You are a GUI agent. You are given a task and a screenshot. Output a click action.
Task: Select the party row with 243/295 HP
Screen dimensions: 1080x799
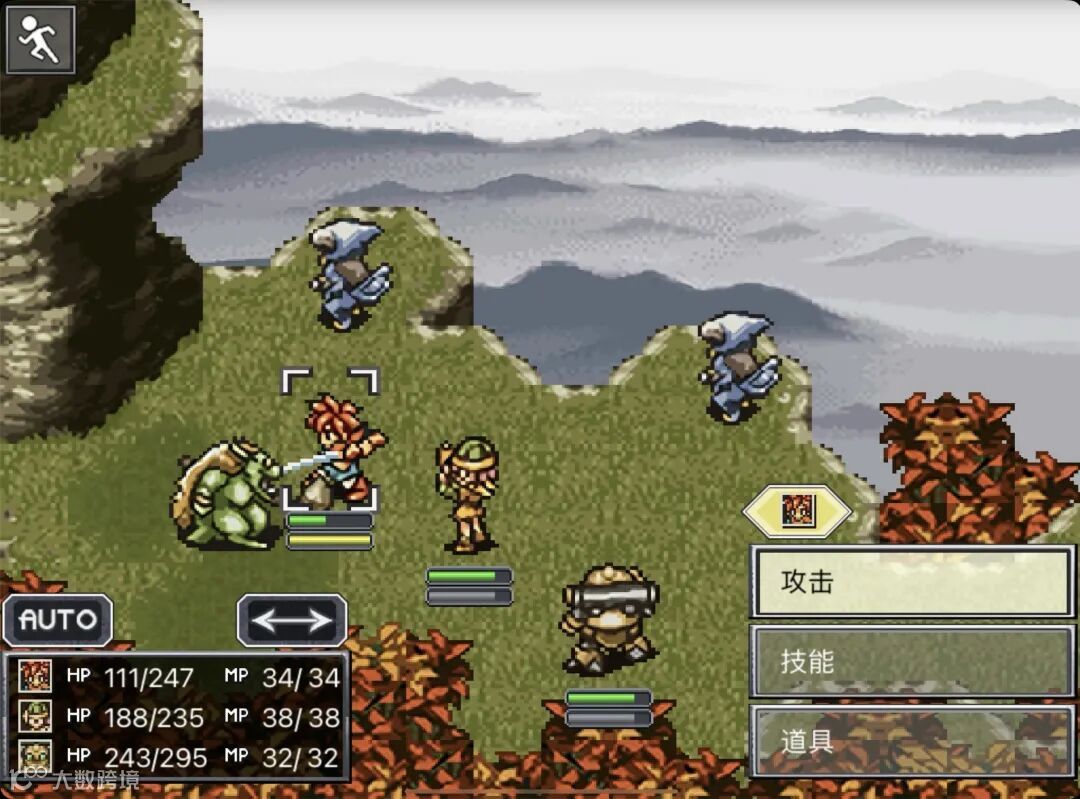click(178, 757)
